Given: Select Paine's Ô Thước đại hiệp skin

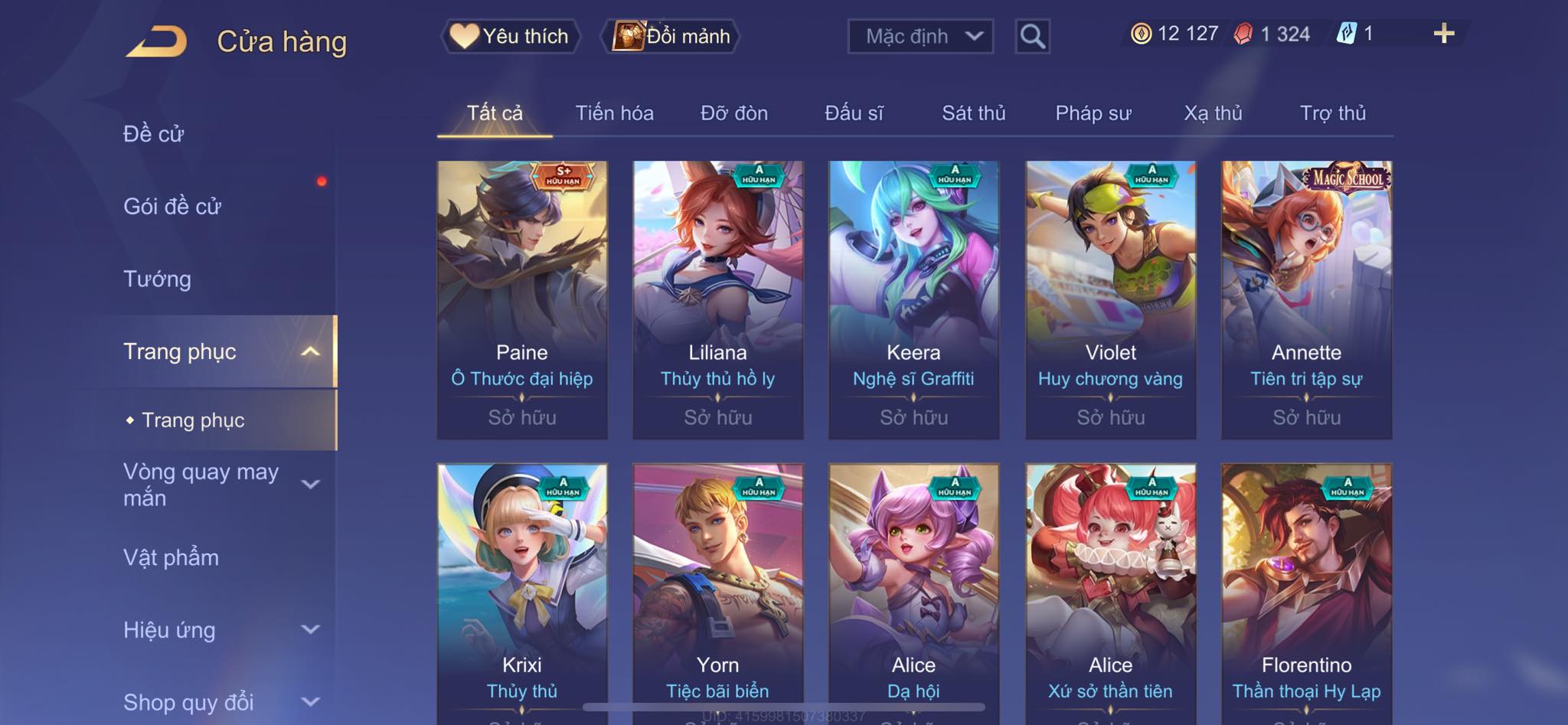Looking at the screenshot, I should (x=522, y=299).
